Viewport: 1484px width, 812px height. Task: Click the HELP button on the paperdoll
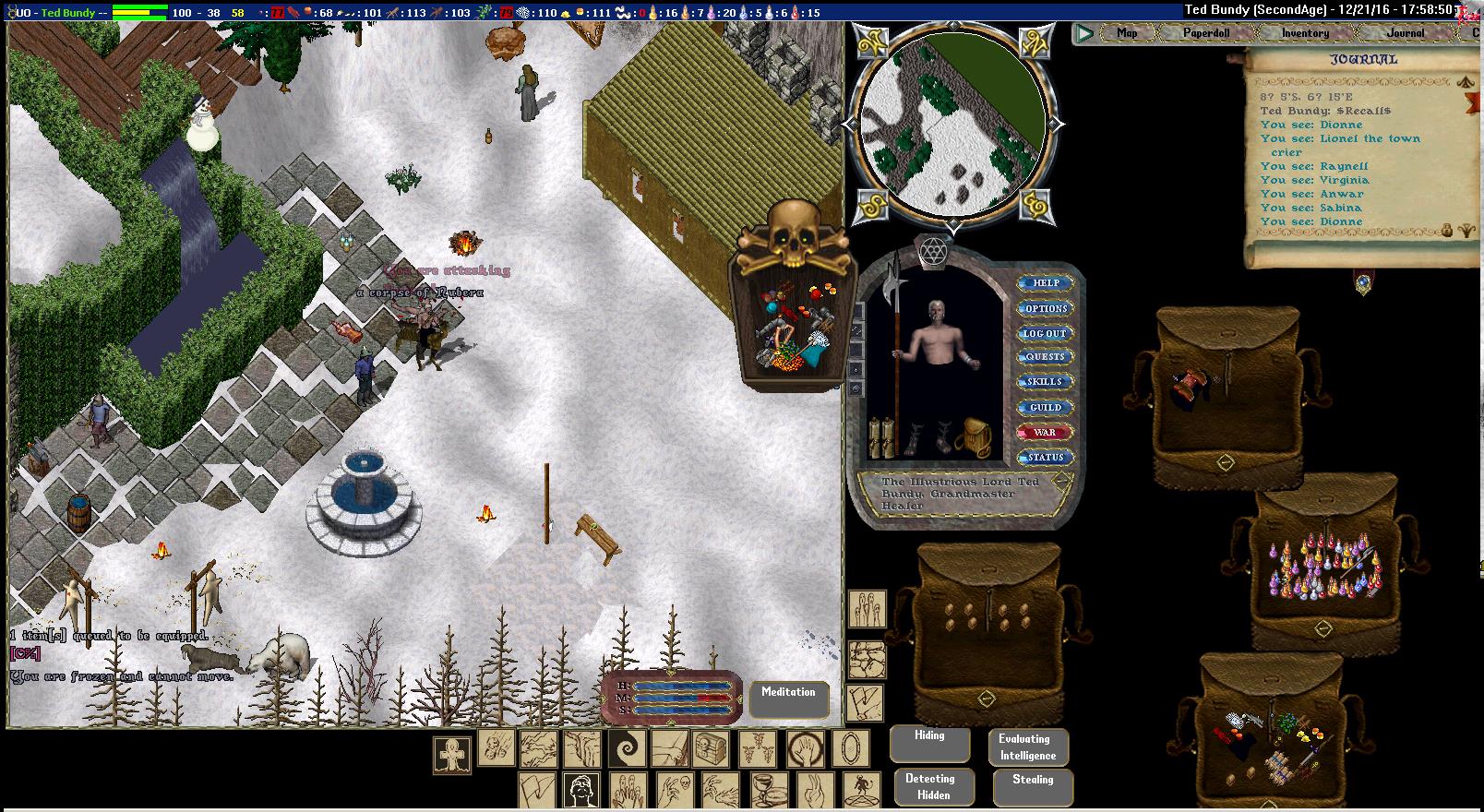(1046, 283)
